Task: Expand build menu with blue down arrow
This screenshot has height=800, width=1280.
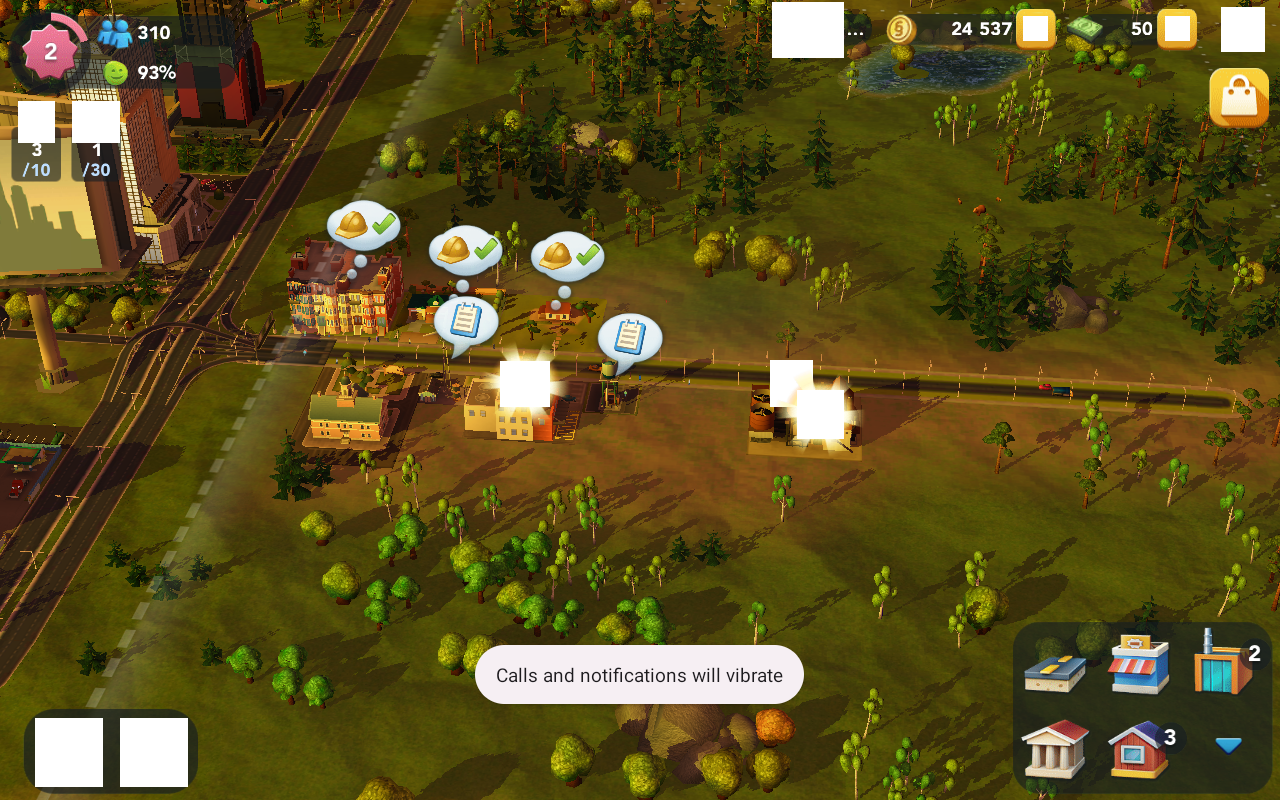Action: pos(1228,745)
